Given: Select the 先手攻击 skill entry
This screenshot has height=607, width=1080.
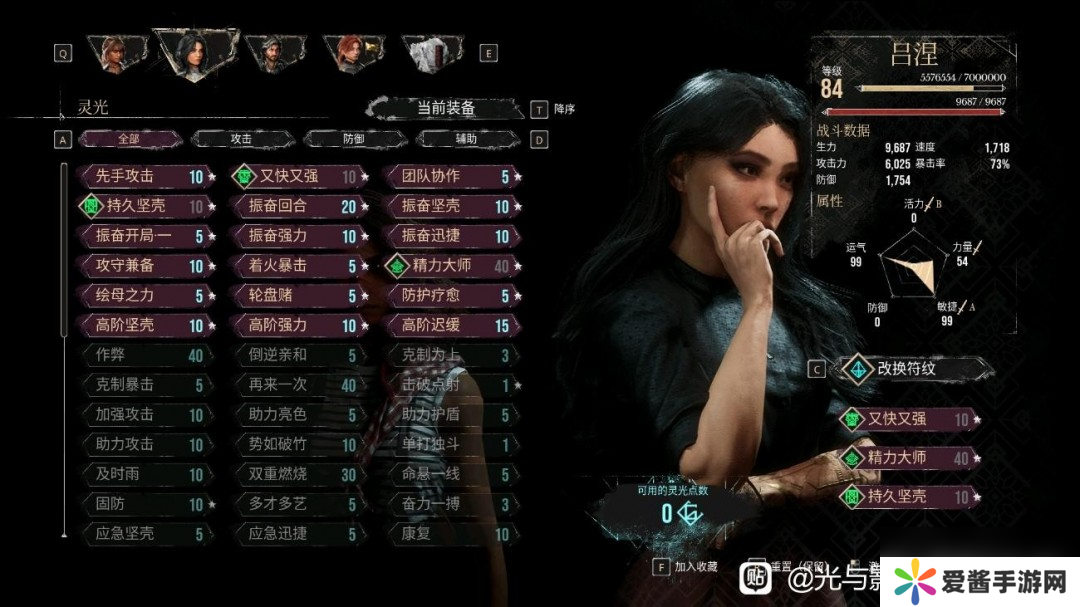Looking at the screenshot, I should (145, 176).
